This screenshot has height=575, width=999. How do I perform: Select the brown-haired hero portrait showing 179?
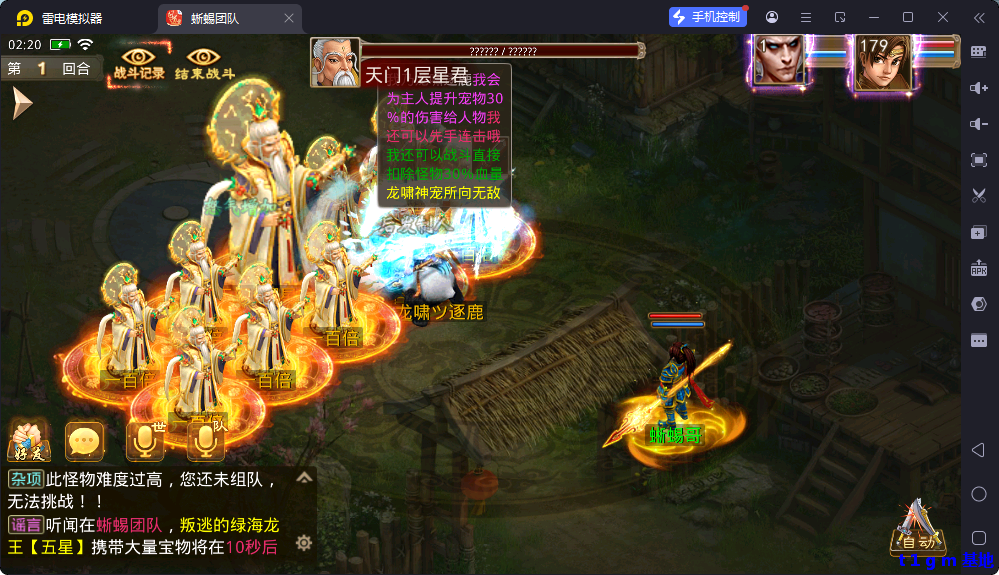883,62
